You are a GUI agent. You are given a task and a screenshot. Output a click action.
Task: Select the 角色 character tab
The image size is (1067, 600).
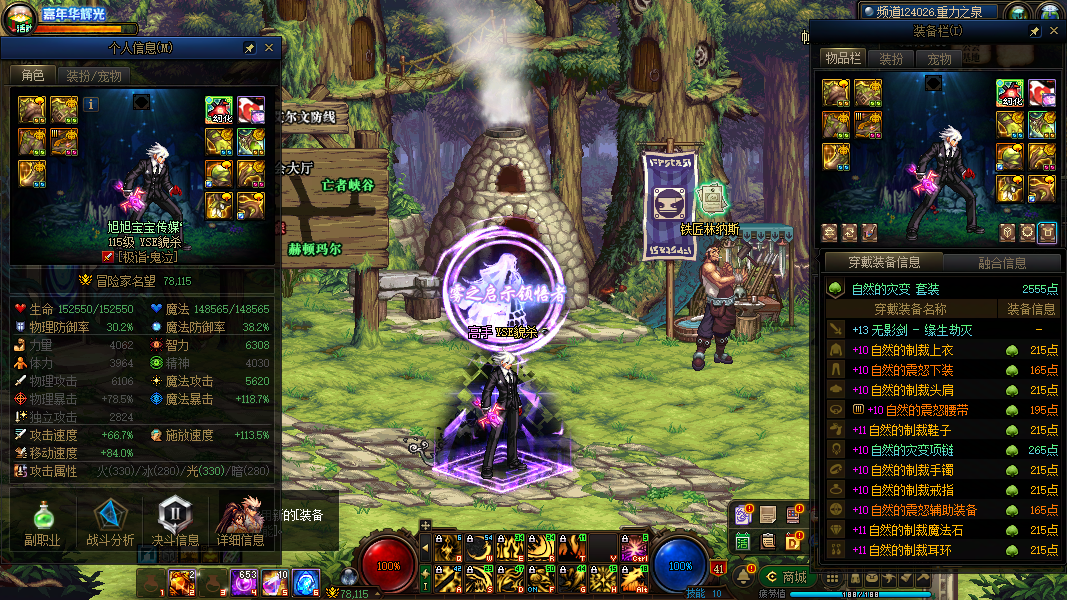[32, 76]
